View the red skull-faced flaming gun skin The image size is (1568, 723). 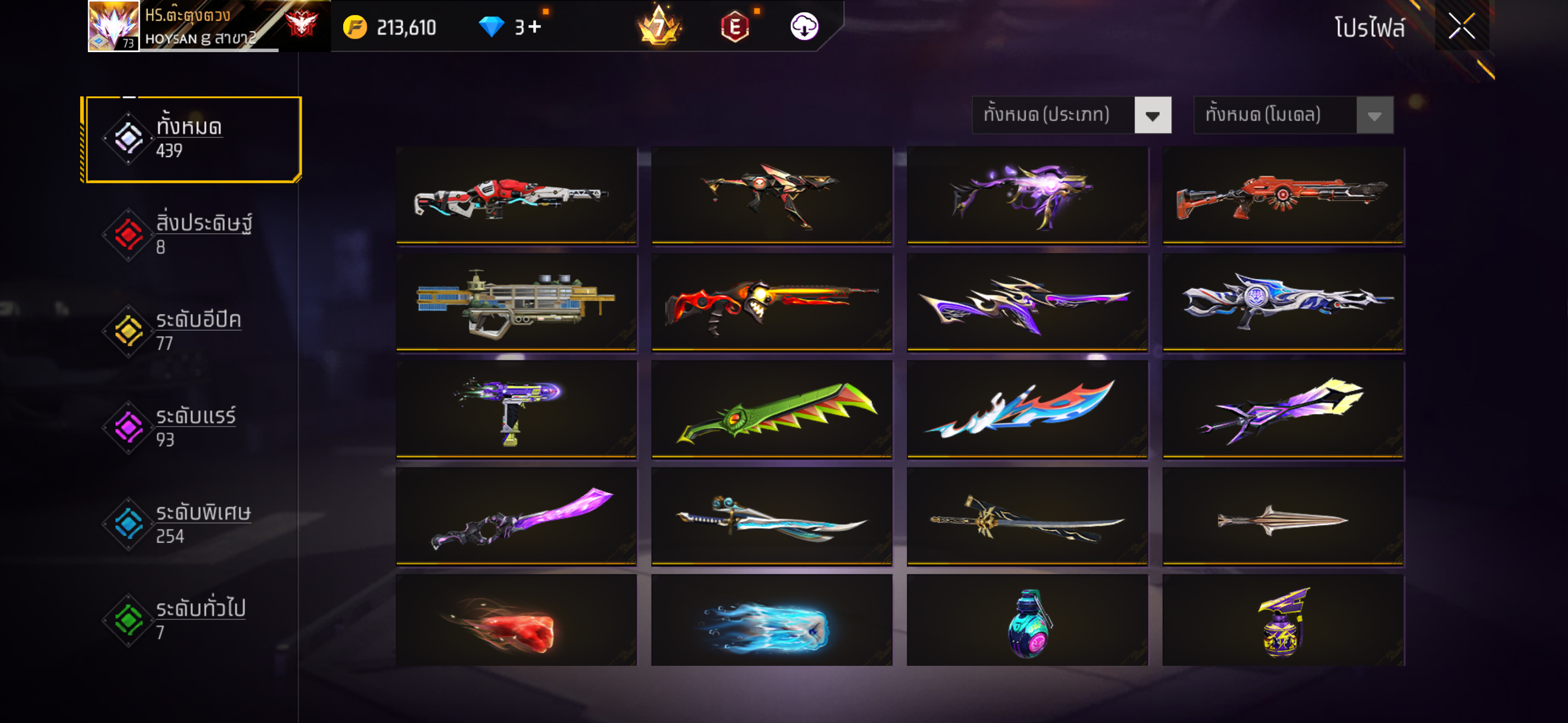coord(771,303)
